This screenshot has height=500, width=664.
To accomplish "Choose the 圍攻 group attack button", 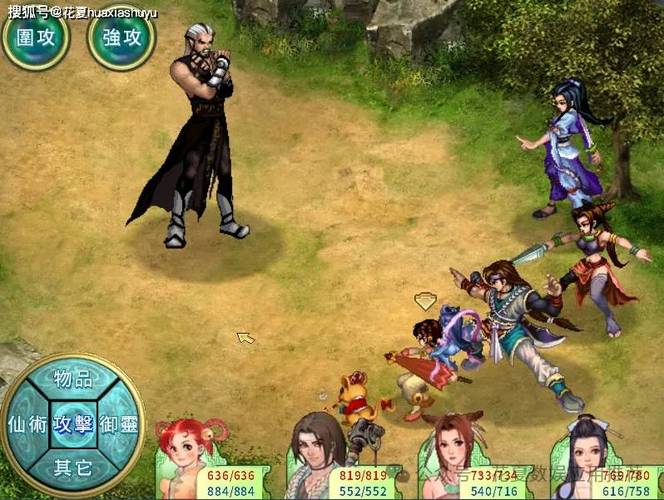I will [33, 37].
